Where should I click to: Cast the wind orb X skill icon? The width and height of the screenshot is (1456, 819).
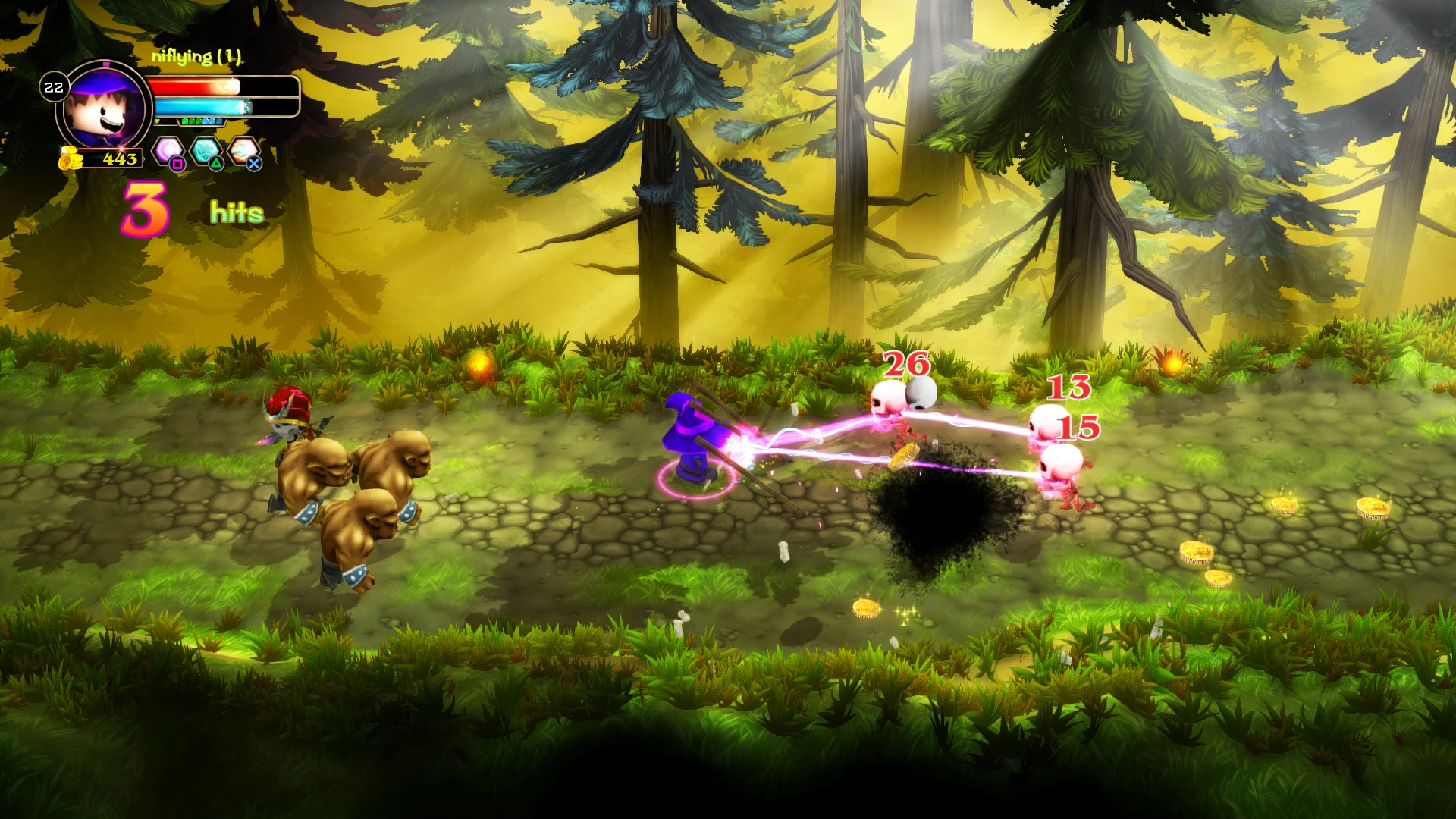(x=243, y=150)
